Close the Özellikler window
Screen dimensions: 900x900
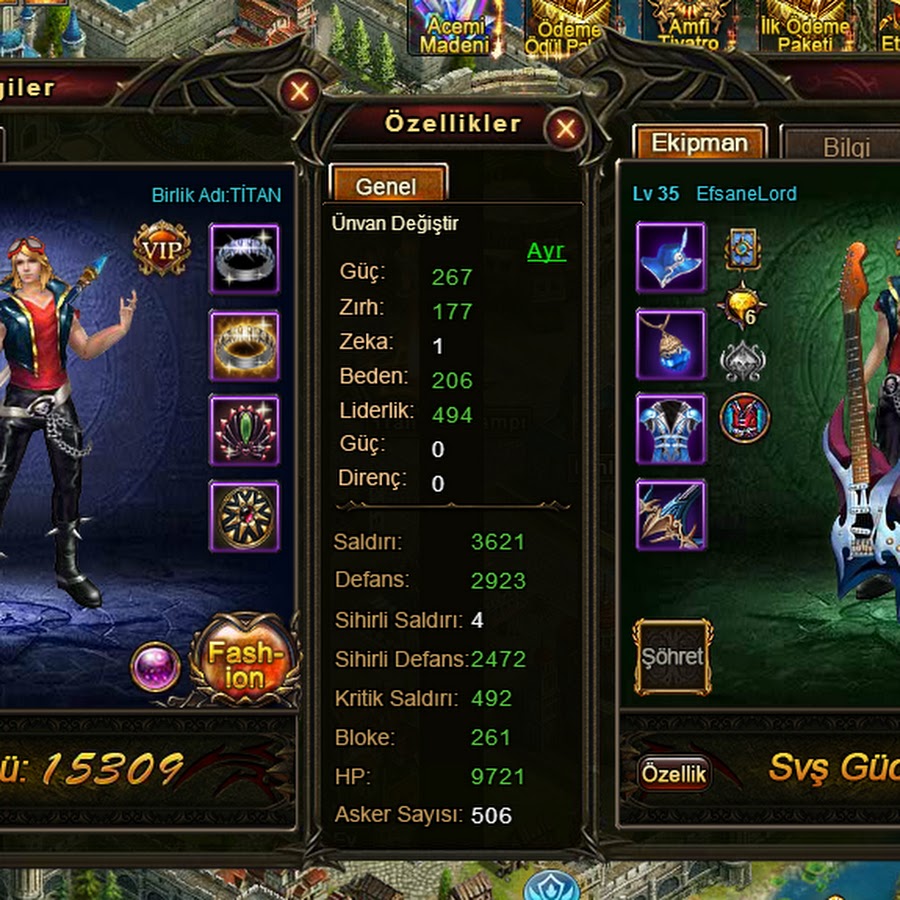566,129
